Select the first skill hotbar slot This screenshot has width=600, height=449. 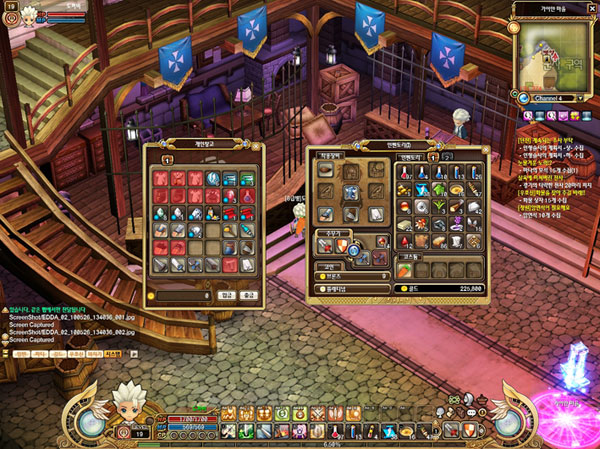(x=228, y=412)
